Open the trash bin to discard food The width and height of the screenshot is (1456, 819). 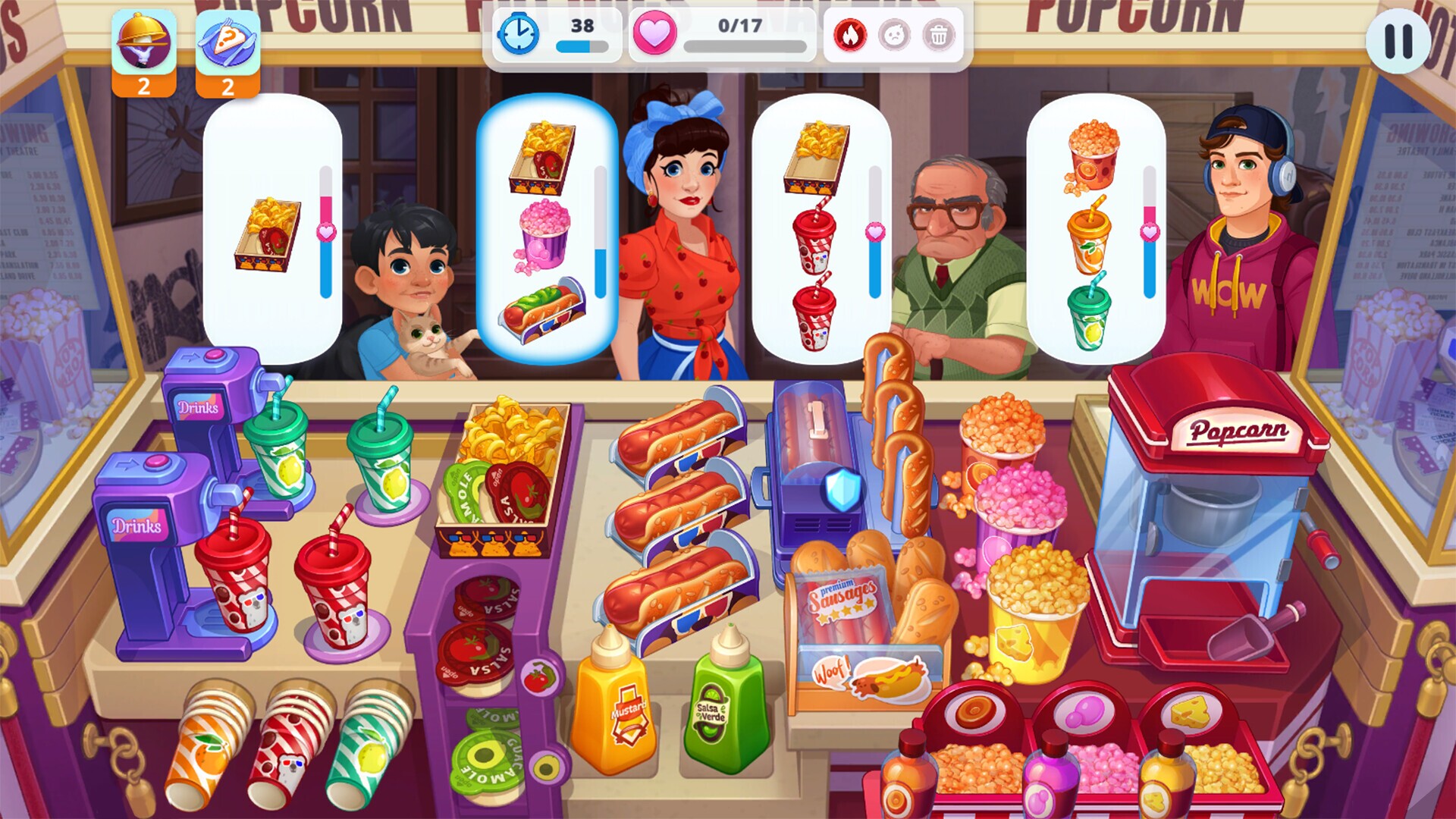pyautogui.click(x=940, y=35)
